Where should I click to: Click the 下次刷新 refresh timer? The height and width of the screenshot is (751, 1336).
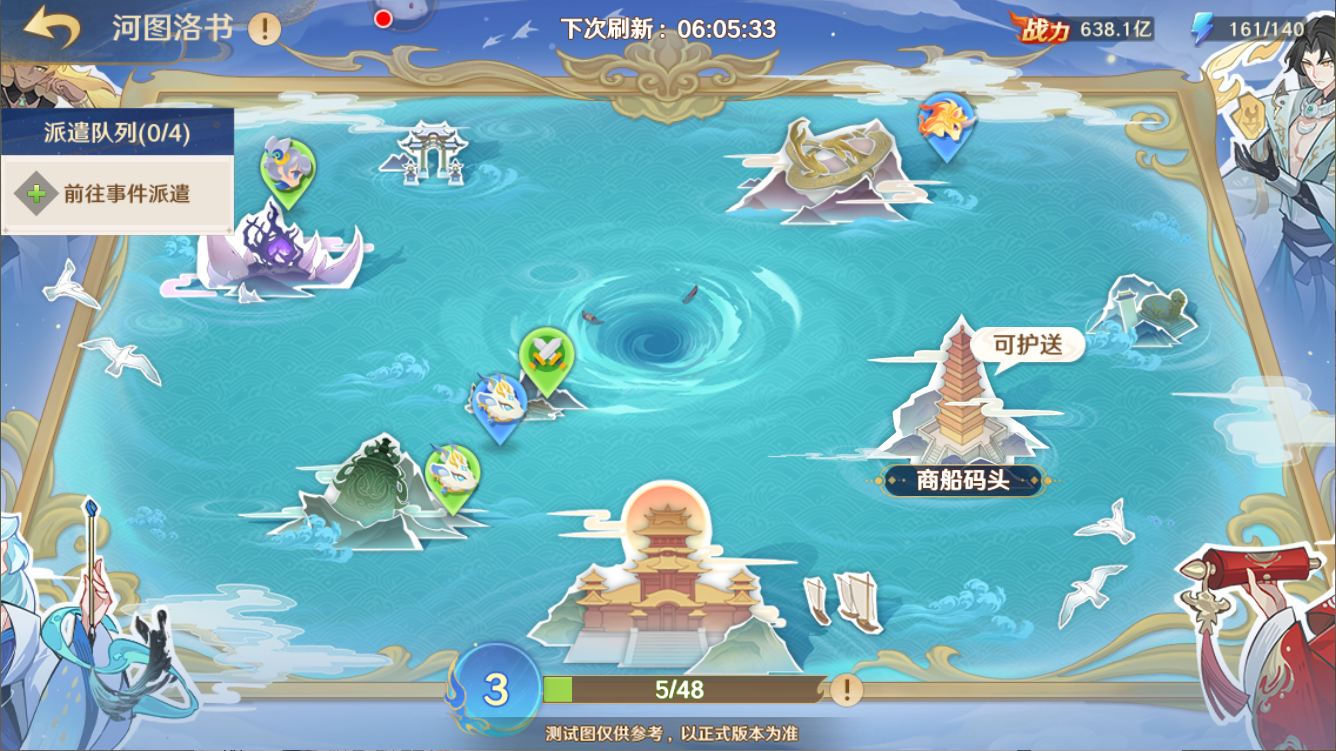tap(668, 24)
